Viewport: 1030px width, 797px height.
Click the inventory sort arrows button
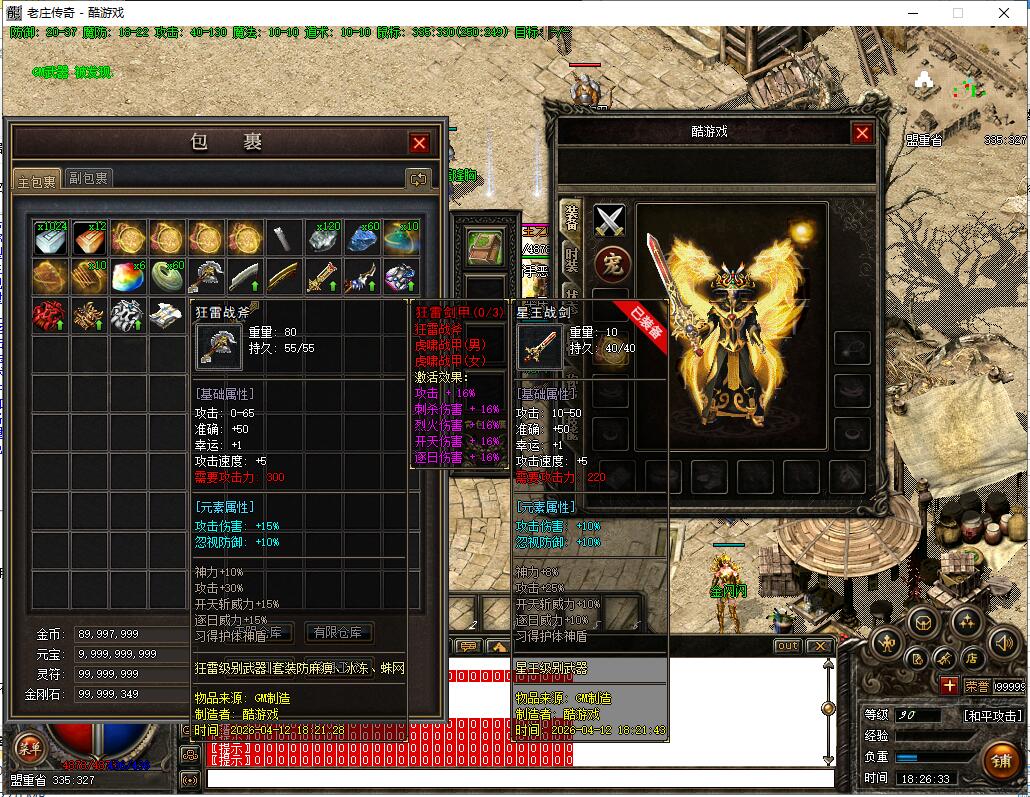(418, 179)
